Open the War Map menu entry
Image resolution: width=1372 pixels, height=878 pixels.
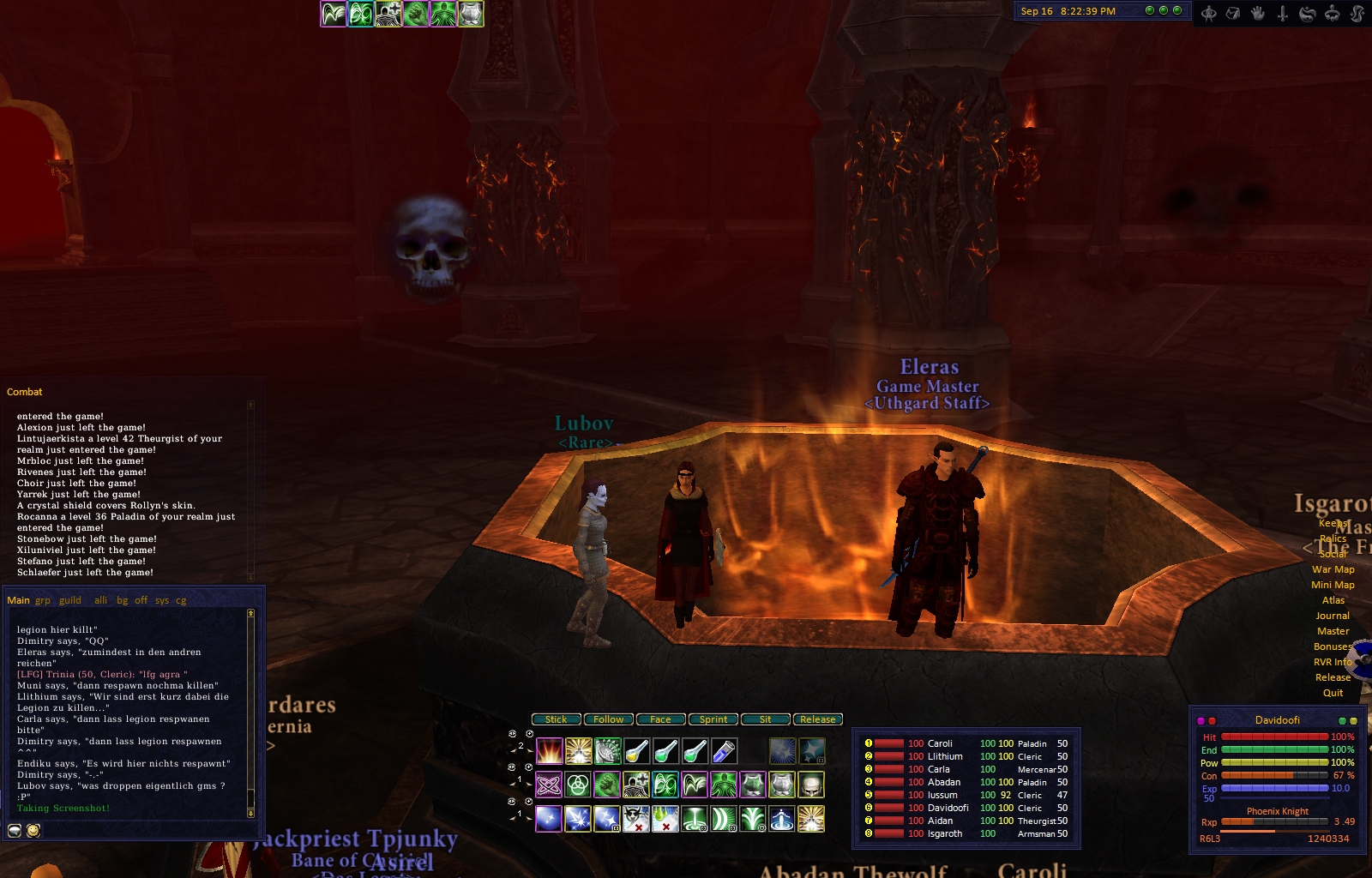[x=1333, y=569]
